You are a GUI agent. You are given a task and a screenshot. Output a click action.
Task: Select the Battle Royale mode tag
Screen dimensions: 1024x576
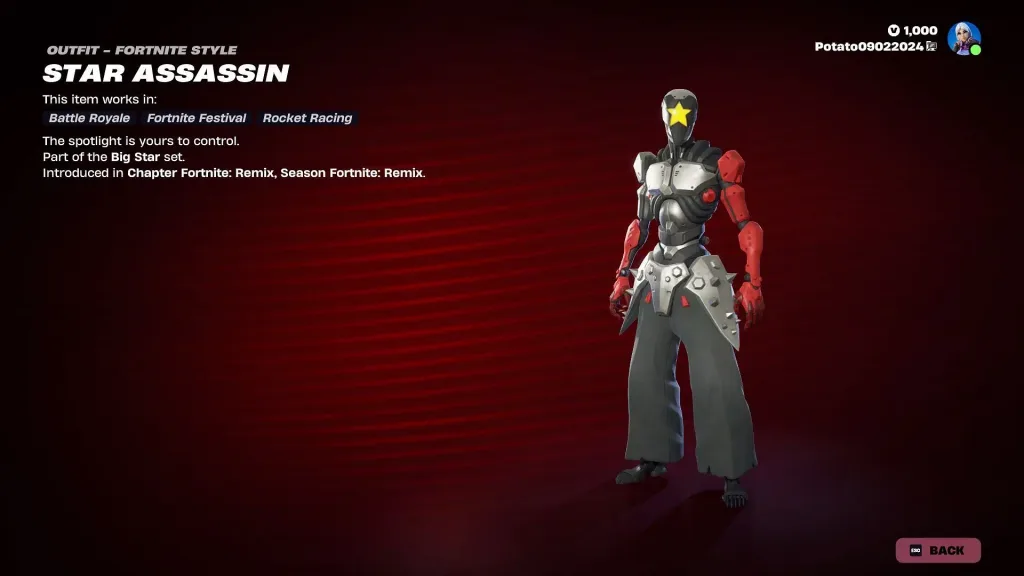point(89,118)
